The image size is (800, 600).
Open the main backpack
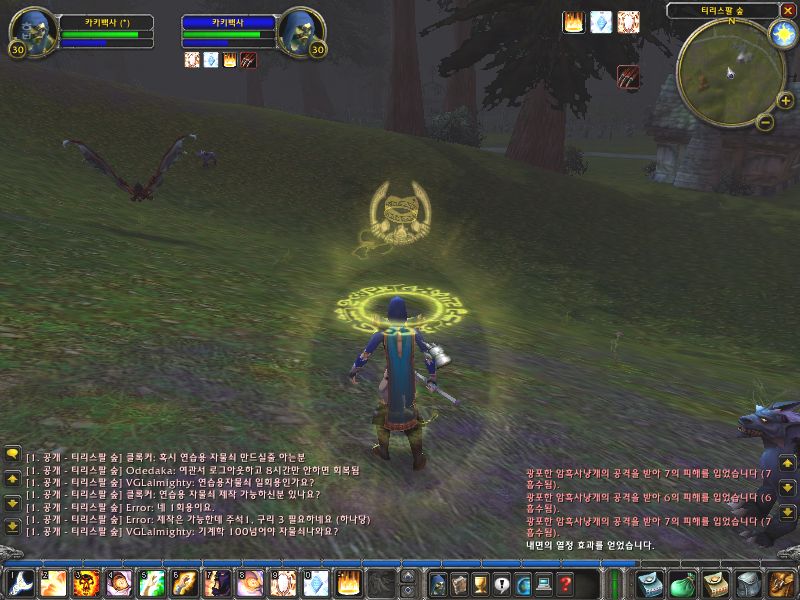pos(780,583)
